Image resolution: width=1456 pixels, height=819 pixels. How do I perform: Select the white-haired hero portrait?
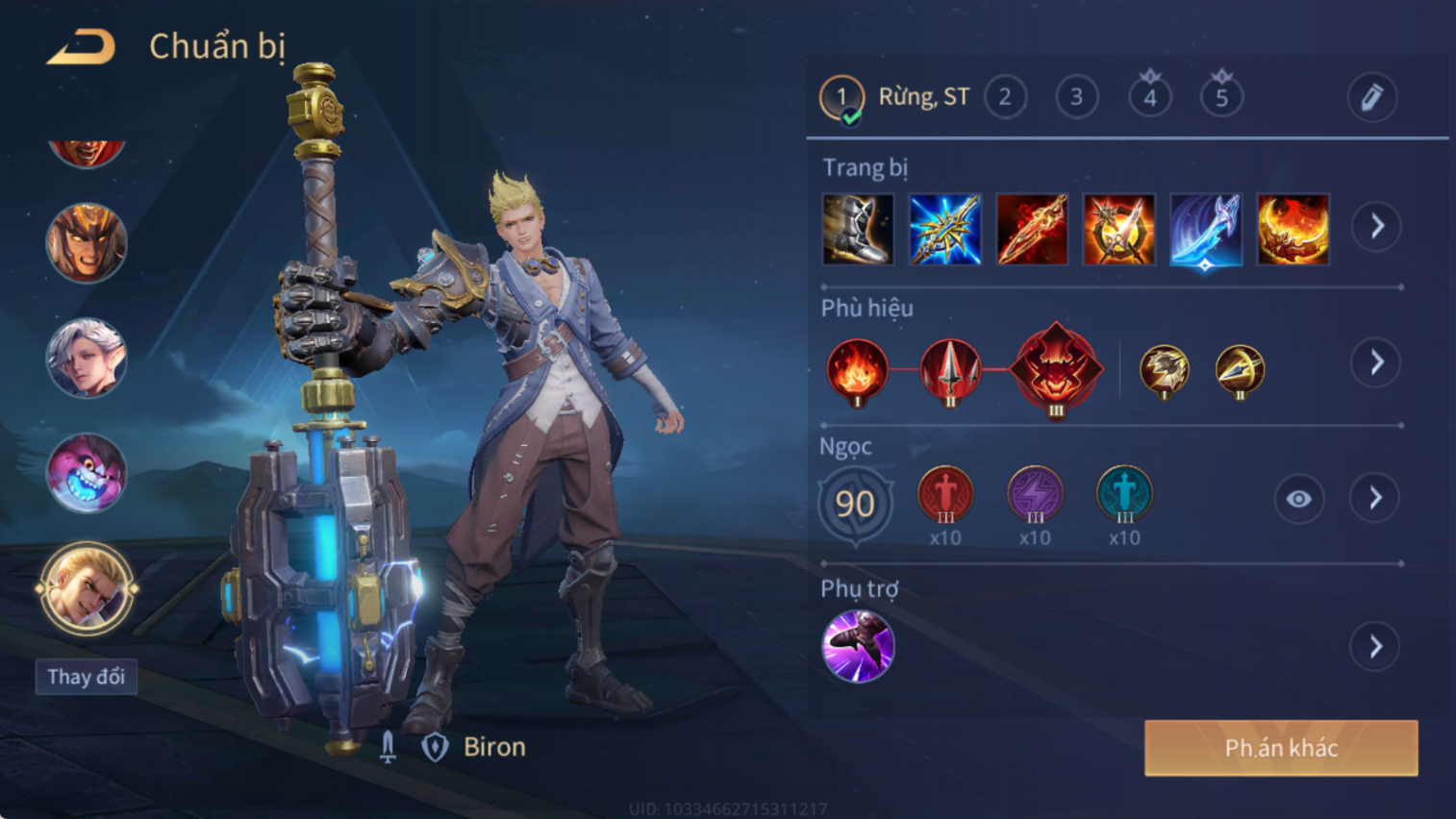point(87,358)
